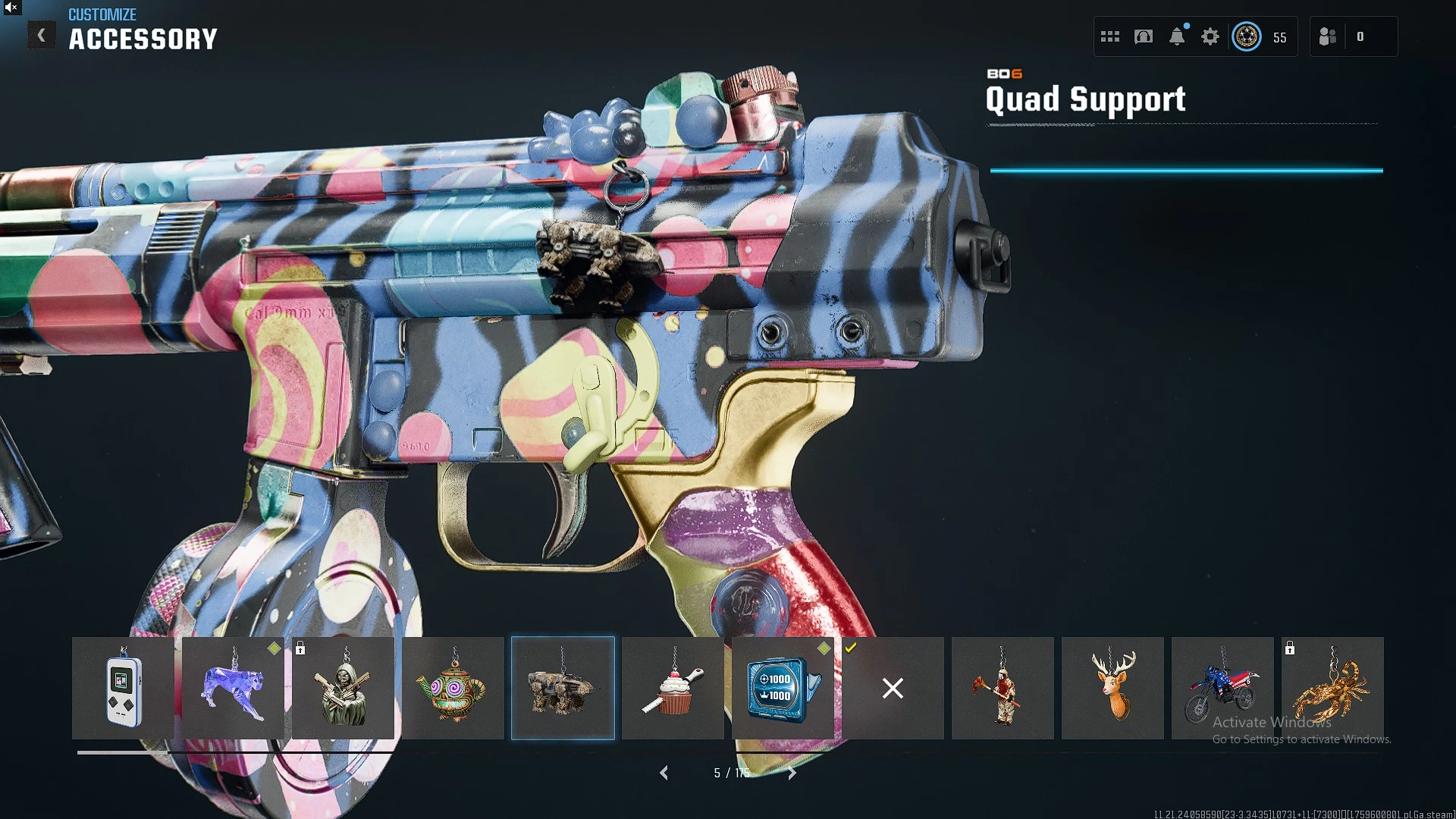1456x819 pixels.
Task: Choose the no-accessory X slot
Action: tap(893, 688)
